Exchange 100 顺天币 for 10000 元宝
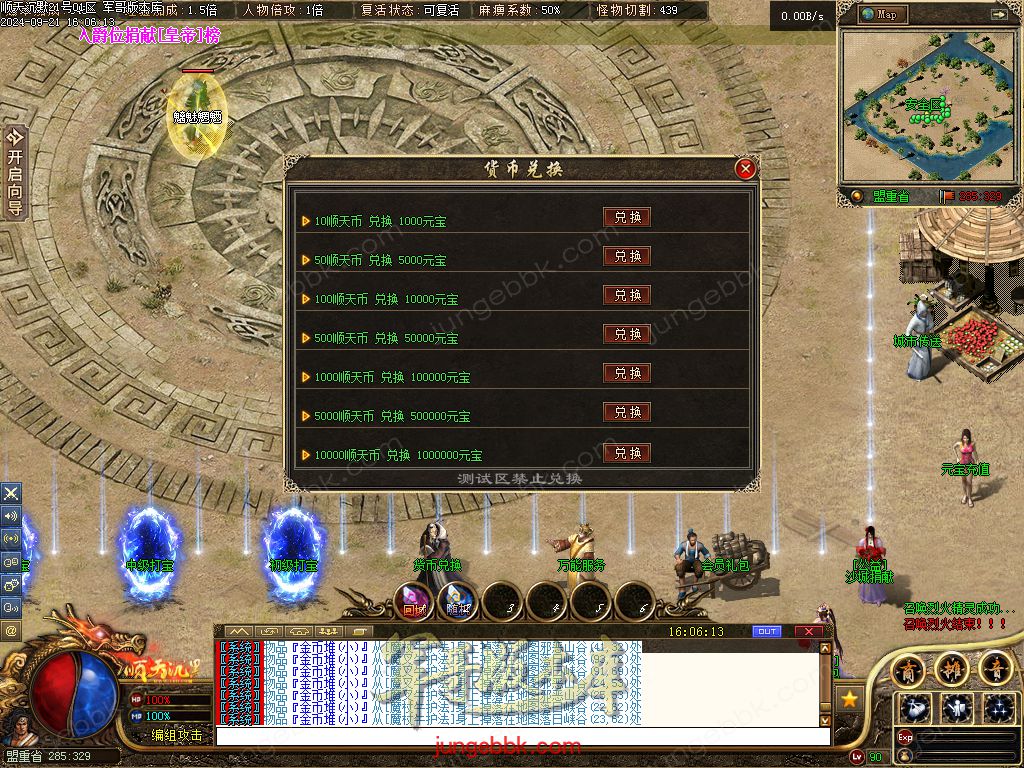The width and height of the screenshot is (1024, 768). click(x=627, y=295)
